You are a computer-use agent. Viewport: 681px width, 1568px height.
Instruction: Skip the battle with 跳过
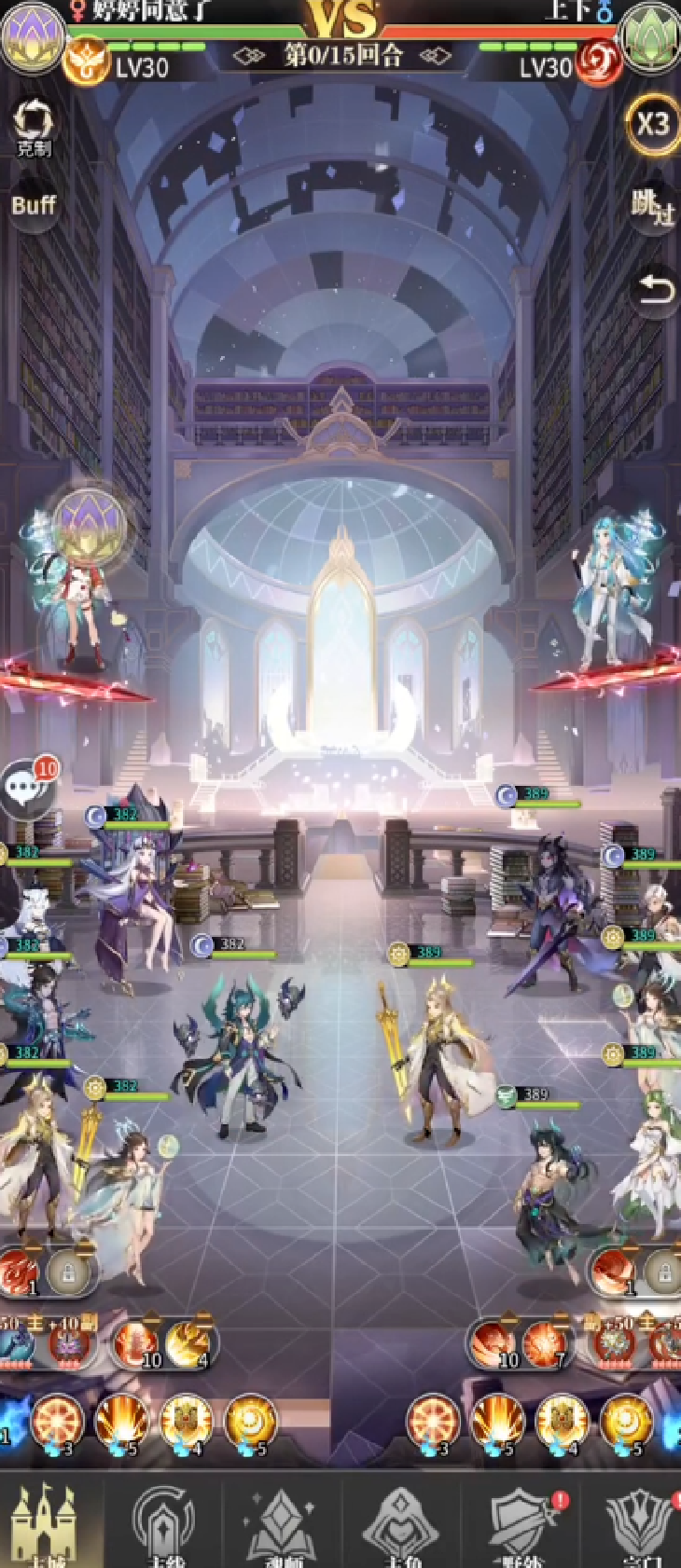[x=651, y=206]
